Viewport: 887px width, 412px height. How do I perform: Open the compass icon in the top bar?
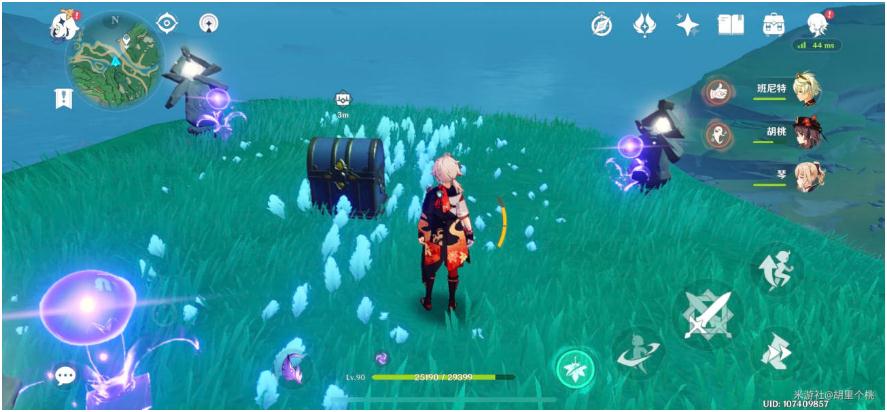pyautogui.click(x=601, y=25)
